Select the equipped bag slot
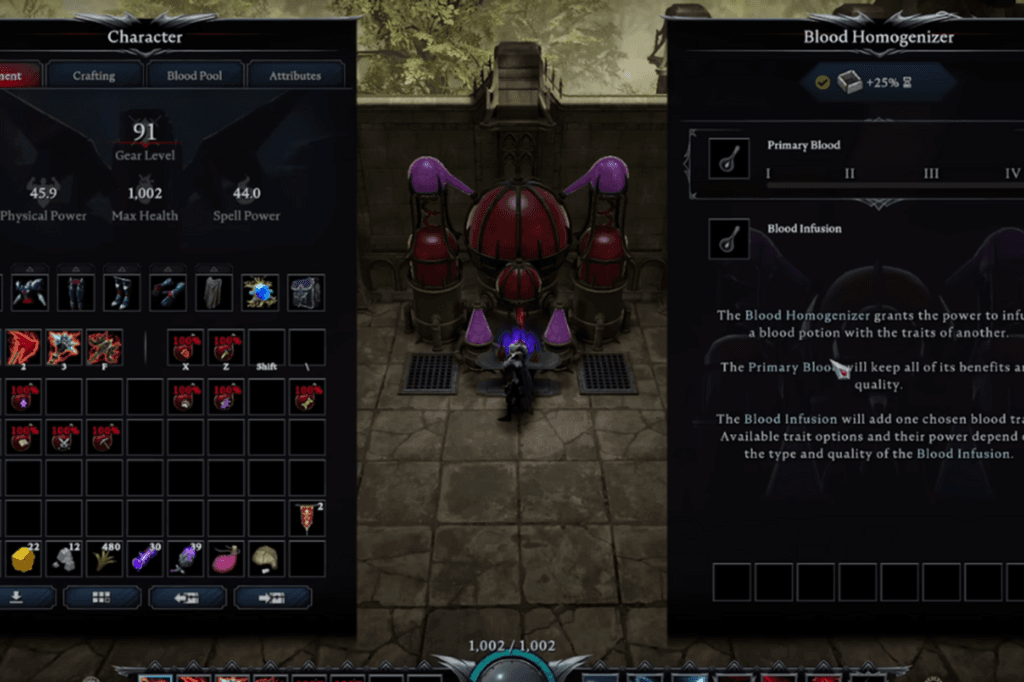Image resolution: width=1024 pixels, height=682 pixels. (x=306, y=292)
